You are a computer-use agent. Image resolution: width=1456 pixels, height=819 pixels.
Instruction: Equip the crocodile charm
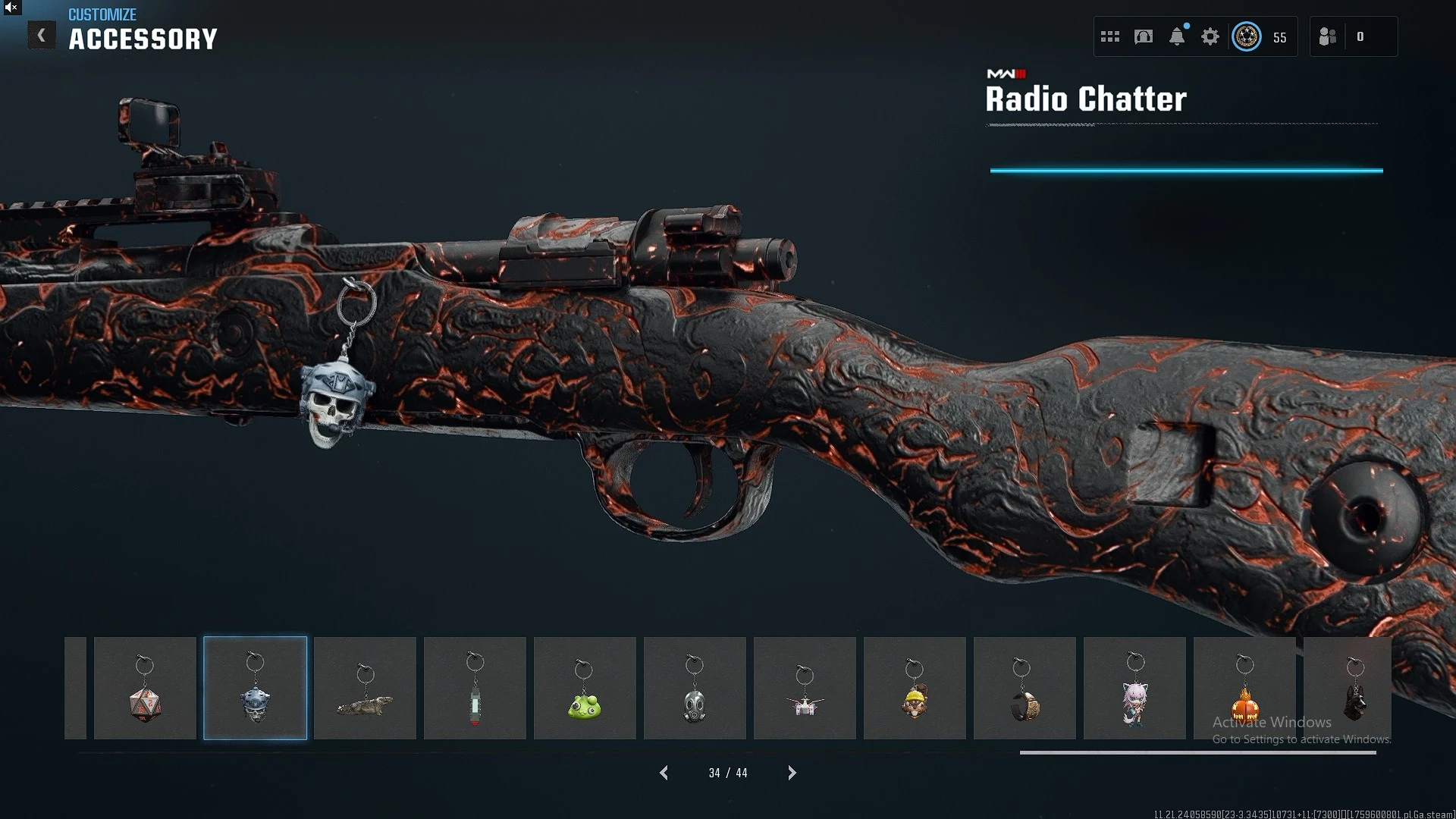pos(365,689)
